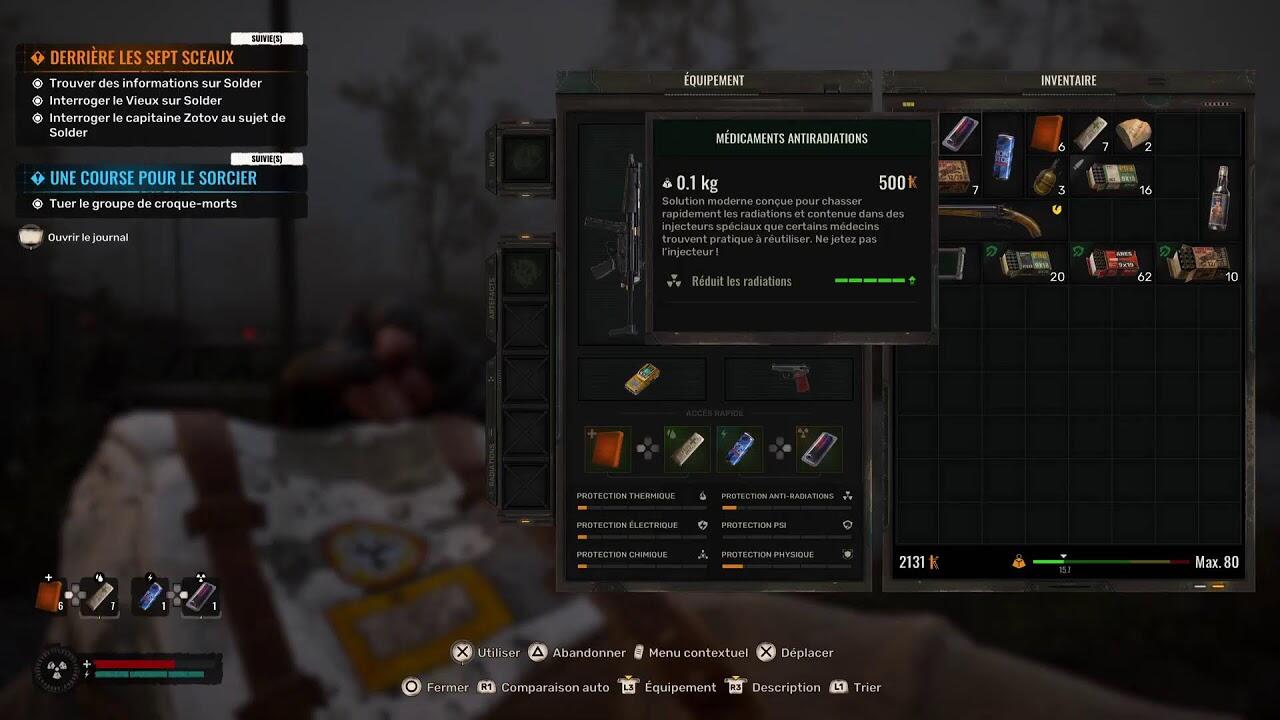Select the yellow detector device slot
The height and width of the screenshot is (720, 1280).
pyautogui.click(x=642, y=379)
